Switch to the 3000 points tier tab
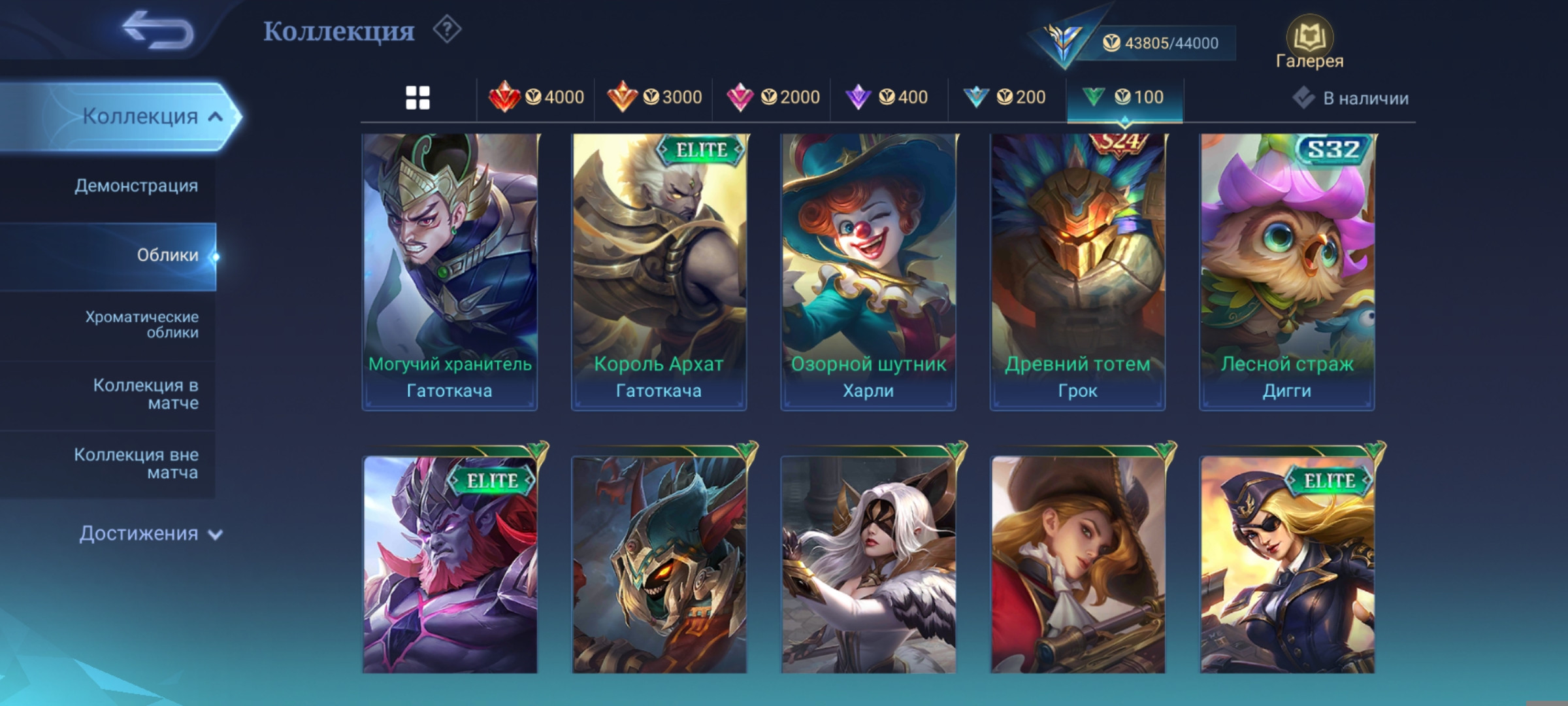 coord(654,98)
